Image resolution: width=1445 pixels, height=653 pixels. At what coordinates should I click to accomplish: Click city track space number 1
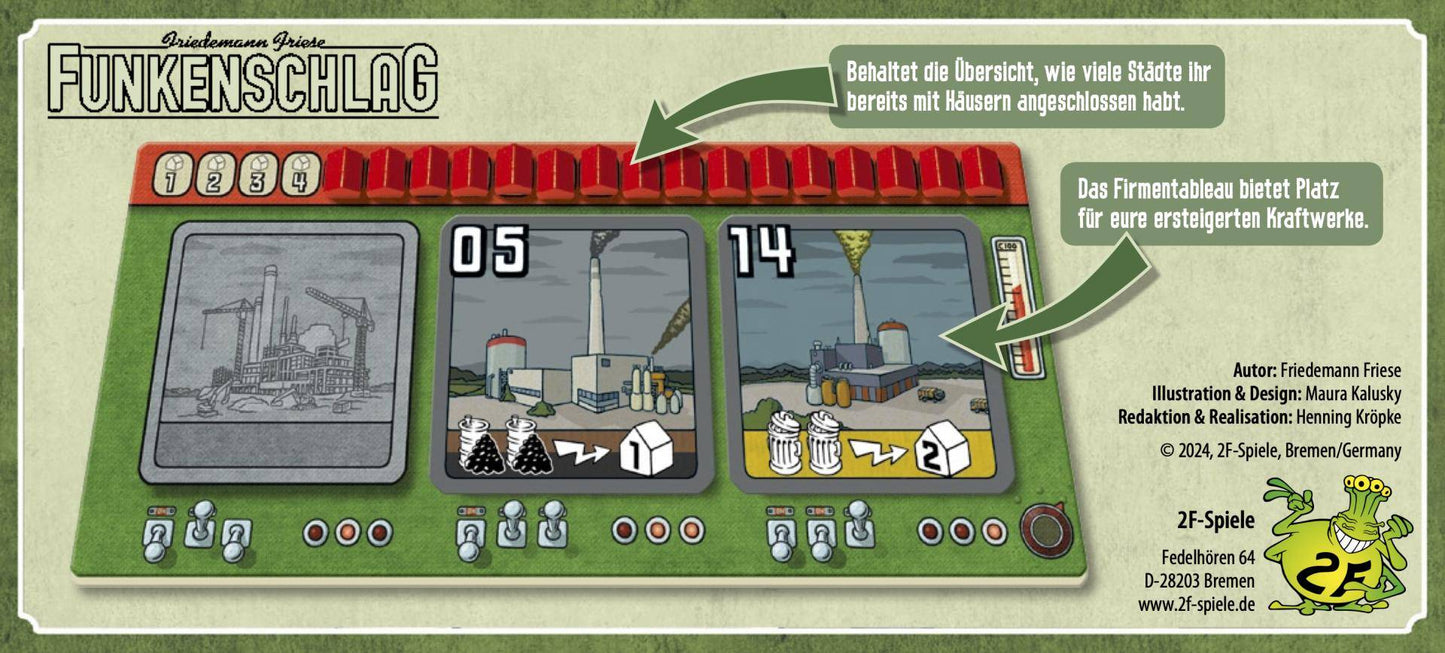pyautogui.click(x=170, y=174)
